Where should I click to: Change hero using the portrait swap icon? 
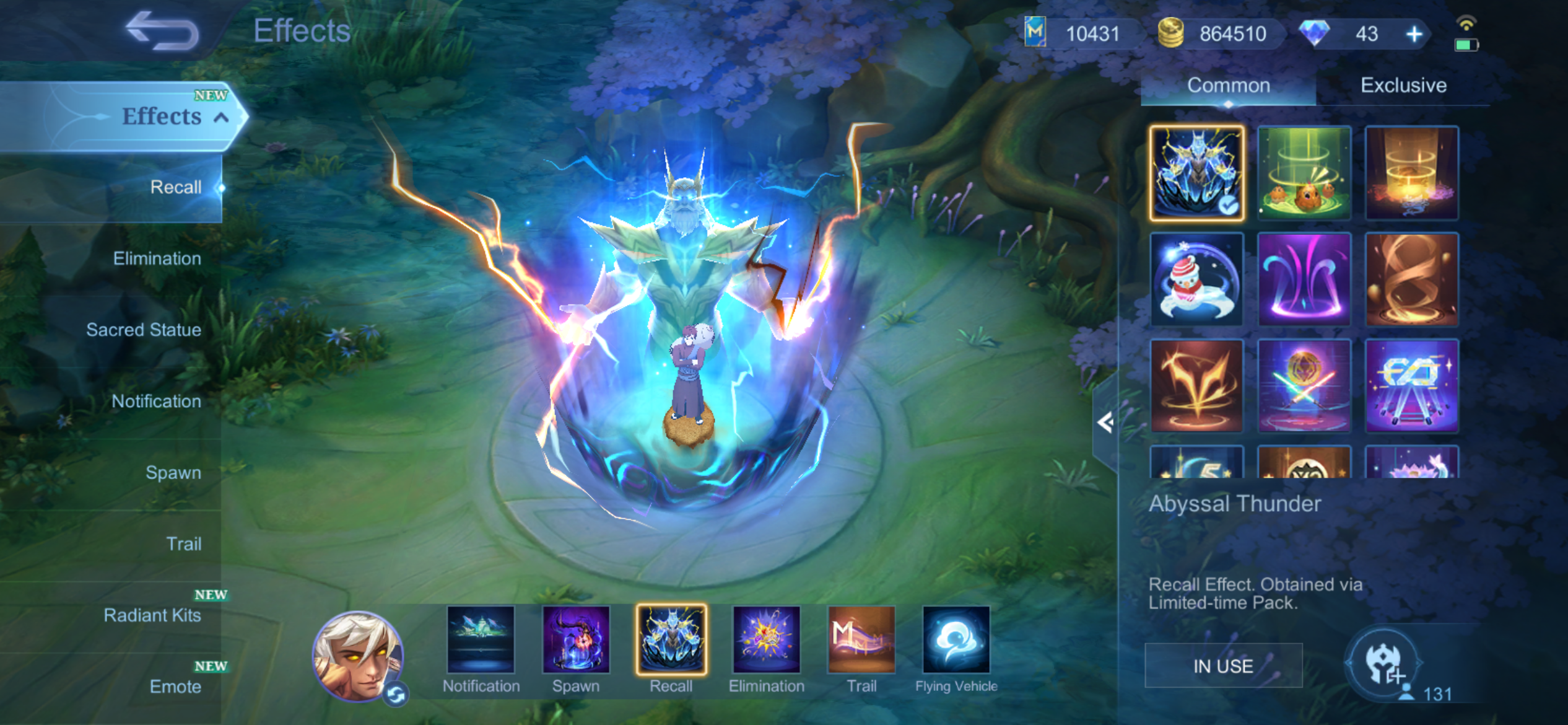click(396, 694)
